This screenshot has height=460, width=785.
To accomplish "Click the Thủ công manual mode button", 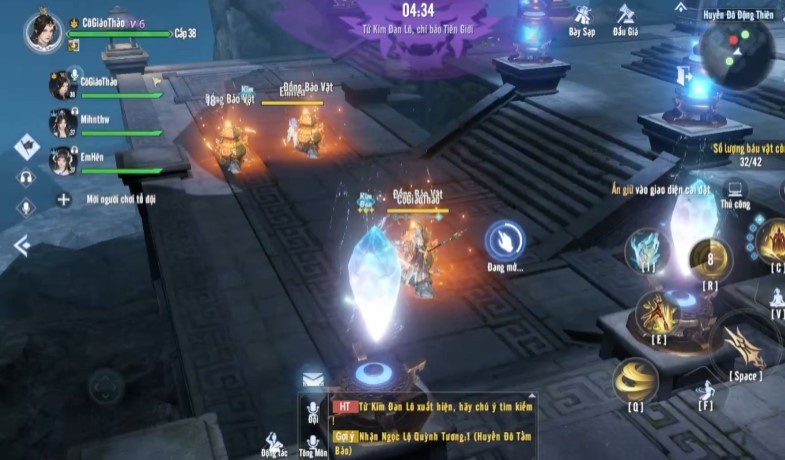I will (735, 190).
